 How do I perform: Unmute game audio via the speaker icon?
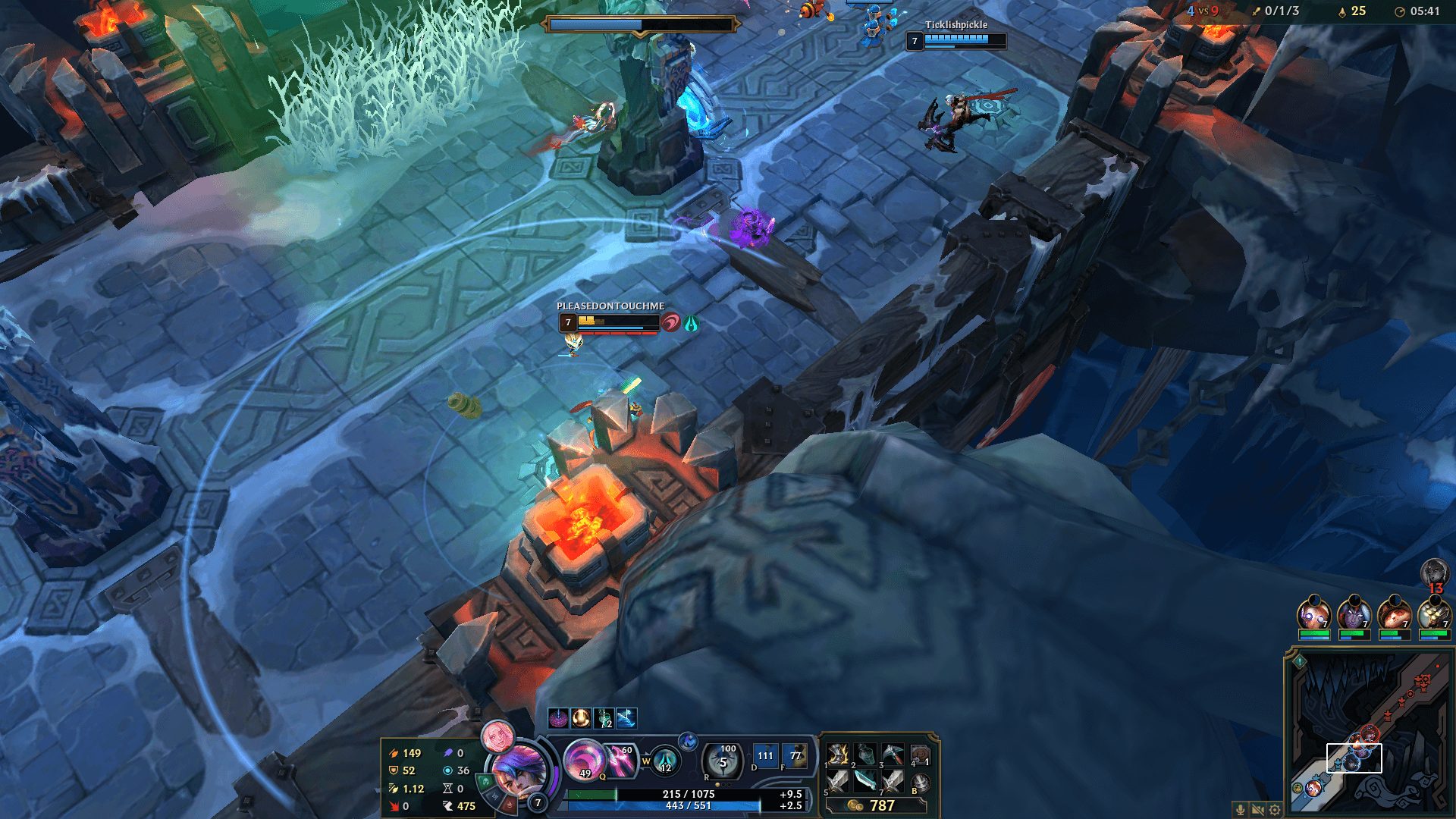coord(1257,810)
